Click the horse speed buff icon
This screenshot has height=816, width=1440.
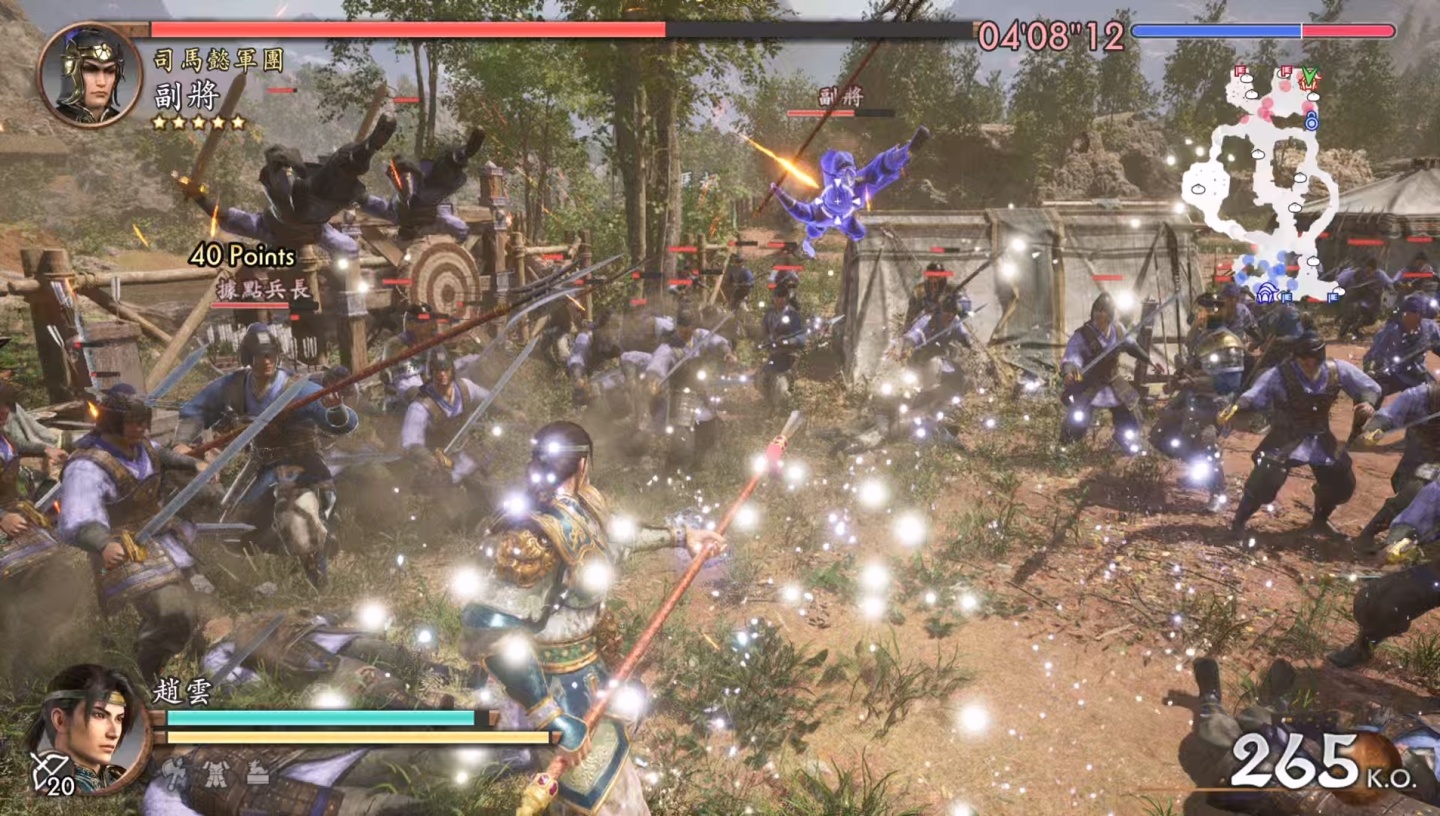click(x=257, y=771)
